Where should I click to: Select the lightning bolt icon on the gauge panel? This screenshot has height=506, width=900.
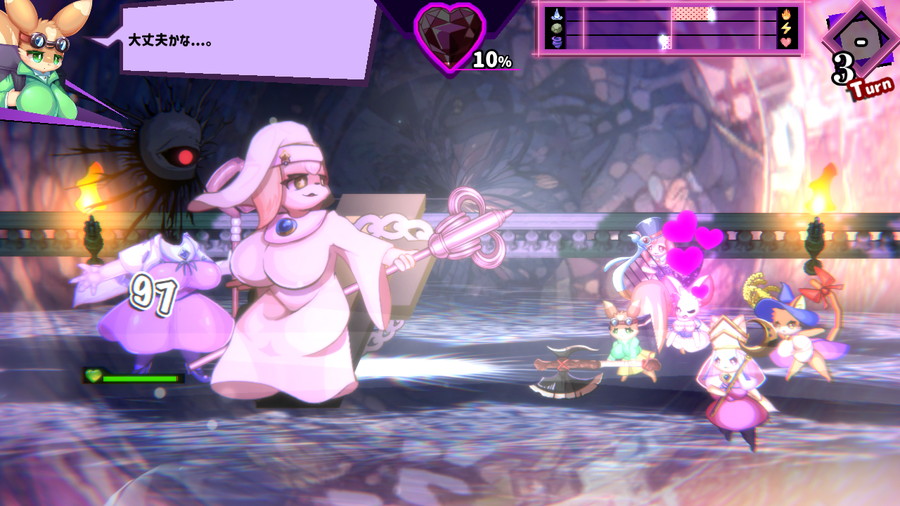[786, 28]
